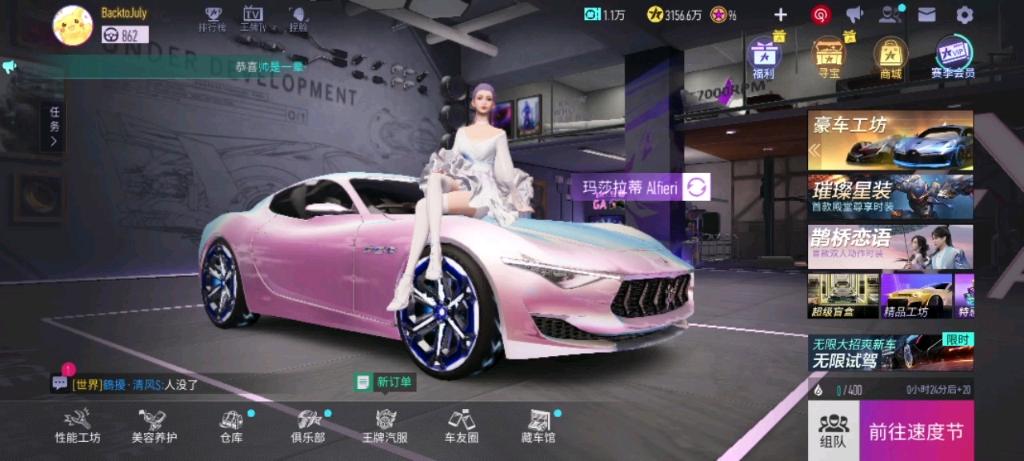The image size is (1024, 461).
Task: Expand the 任务 missions side tab
Action: pyautogui.click(x=54, y=127)
